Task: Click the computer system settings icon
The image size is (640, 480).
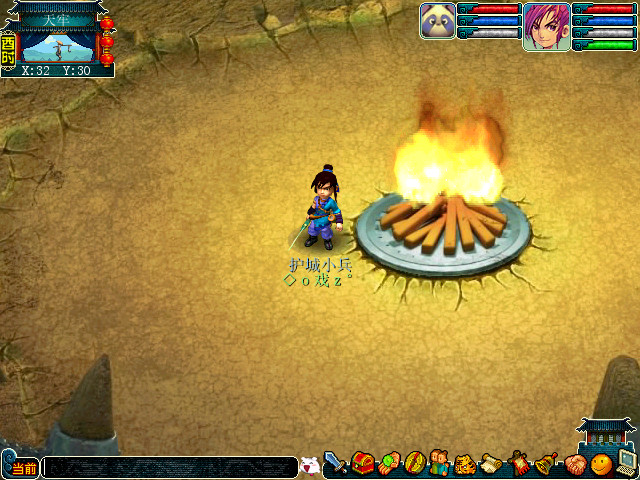Action: [x=627, y=462]
